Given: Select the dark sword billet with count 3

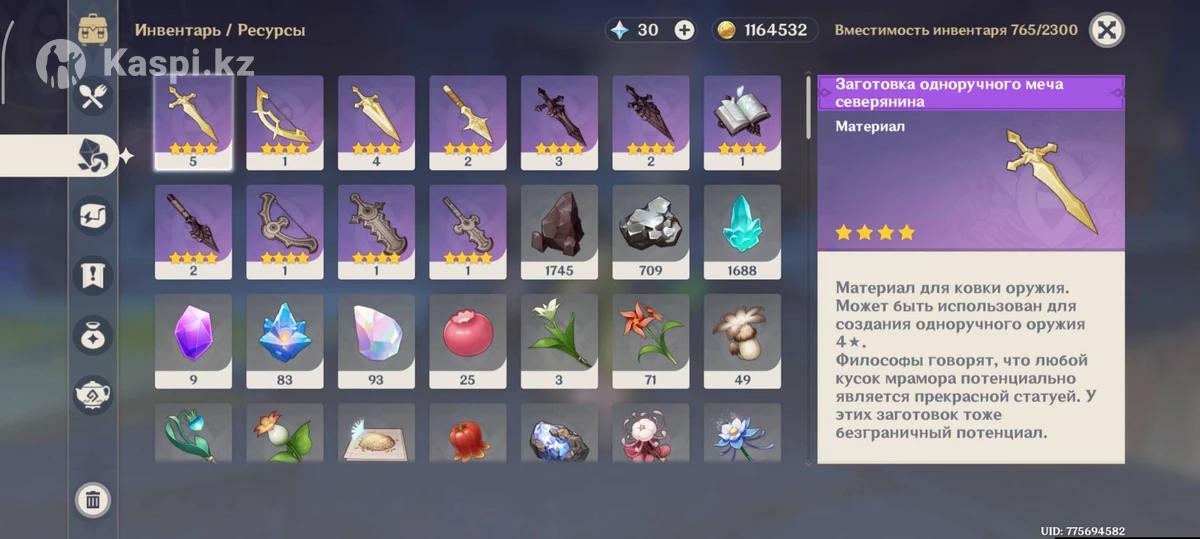Looking at the screenshot, I should pyautogui.click(x=559, y=121).
